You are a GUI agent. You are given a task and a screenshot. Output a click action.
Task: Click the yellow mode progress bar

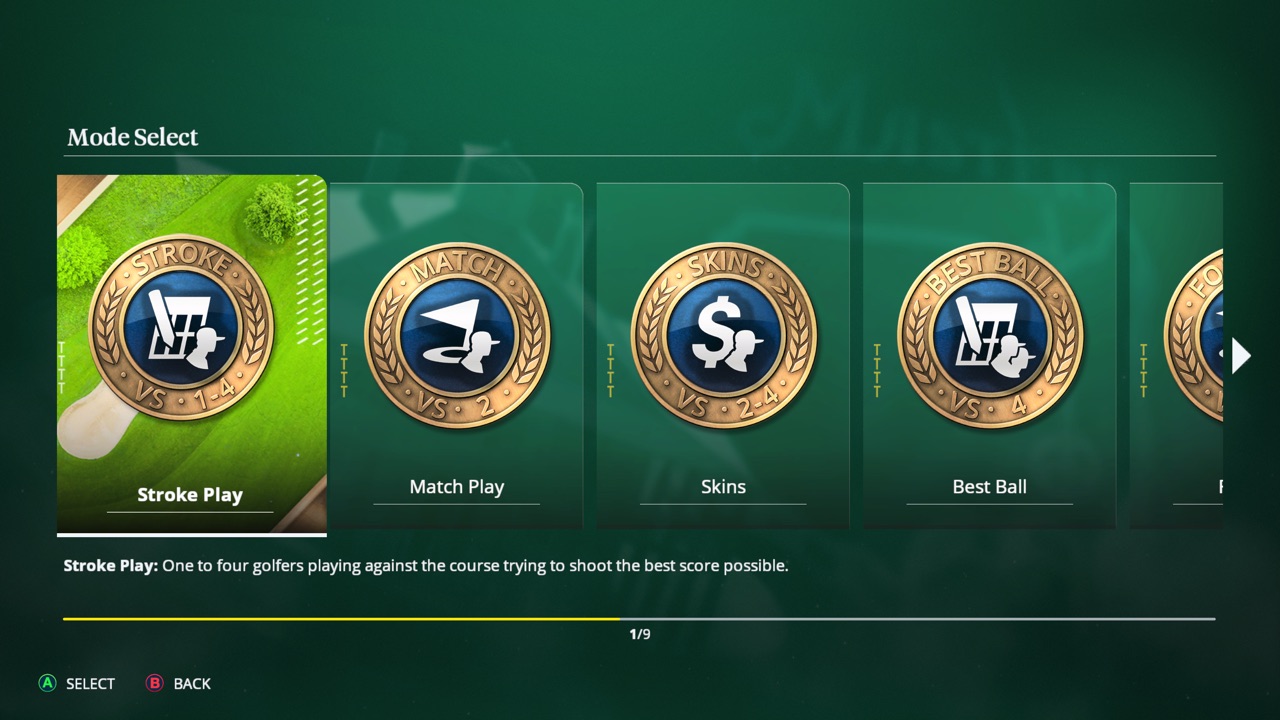[340, 618]
